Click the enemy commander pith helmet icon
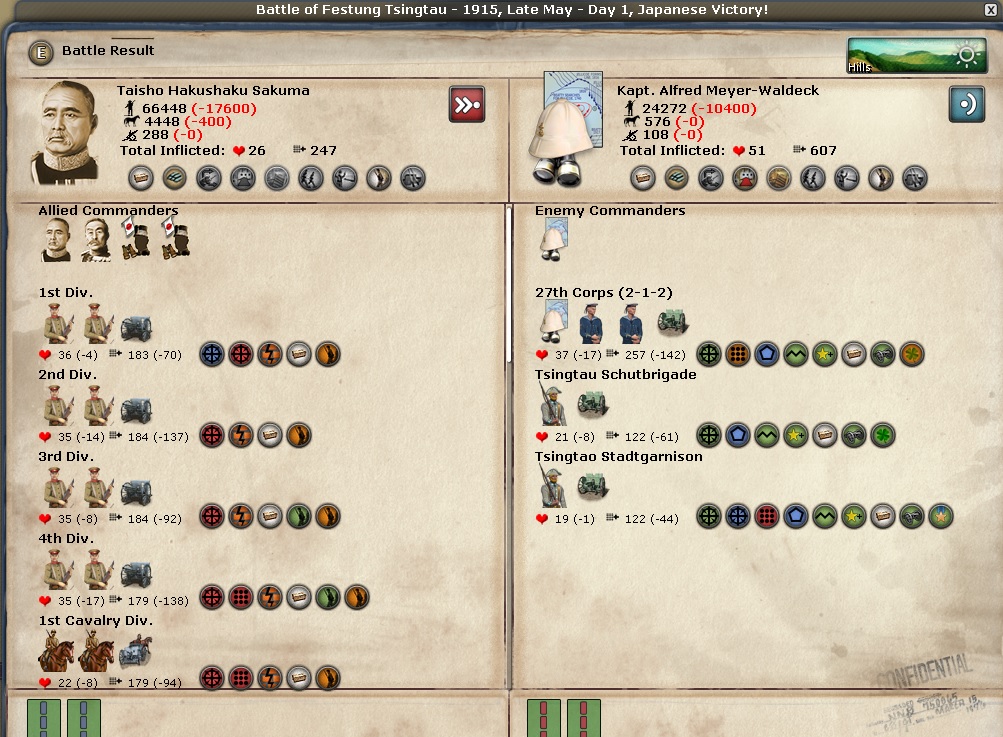1003x737 pixels. click(554, 242)
